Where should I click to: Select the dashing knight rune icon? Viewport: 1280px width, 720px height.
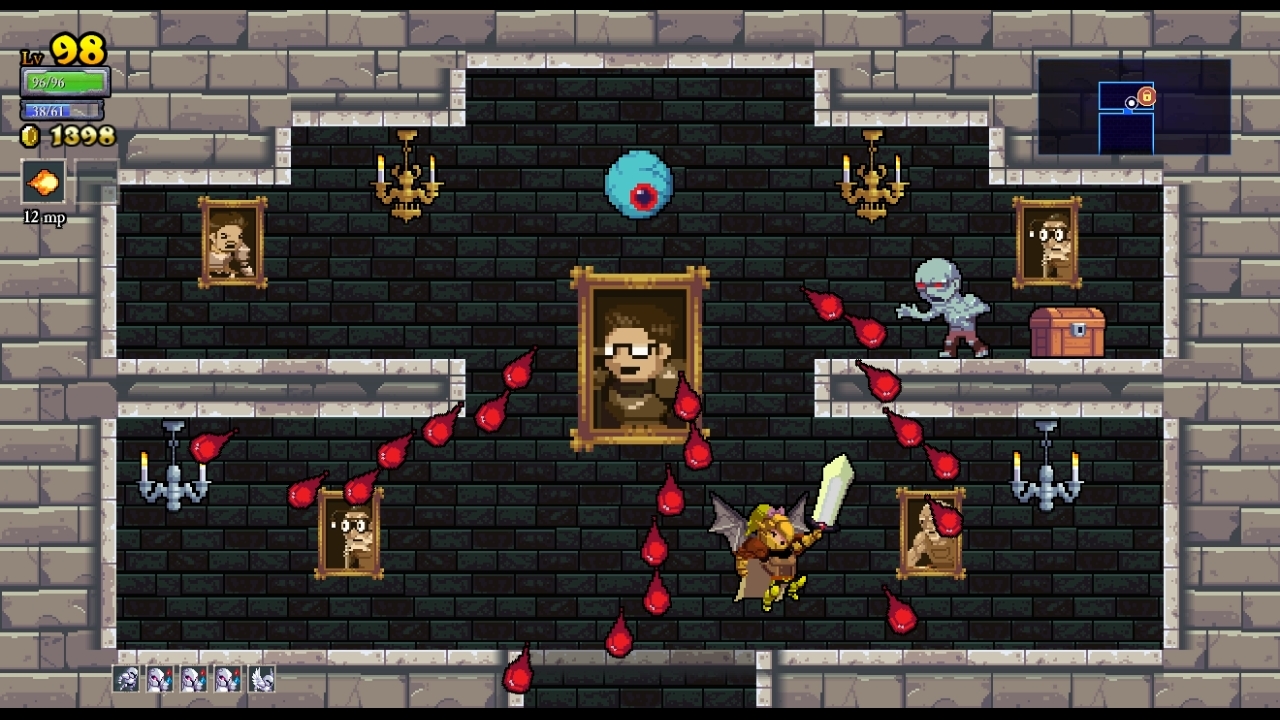pyautogui.click(x=126, y=679)
